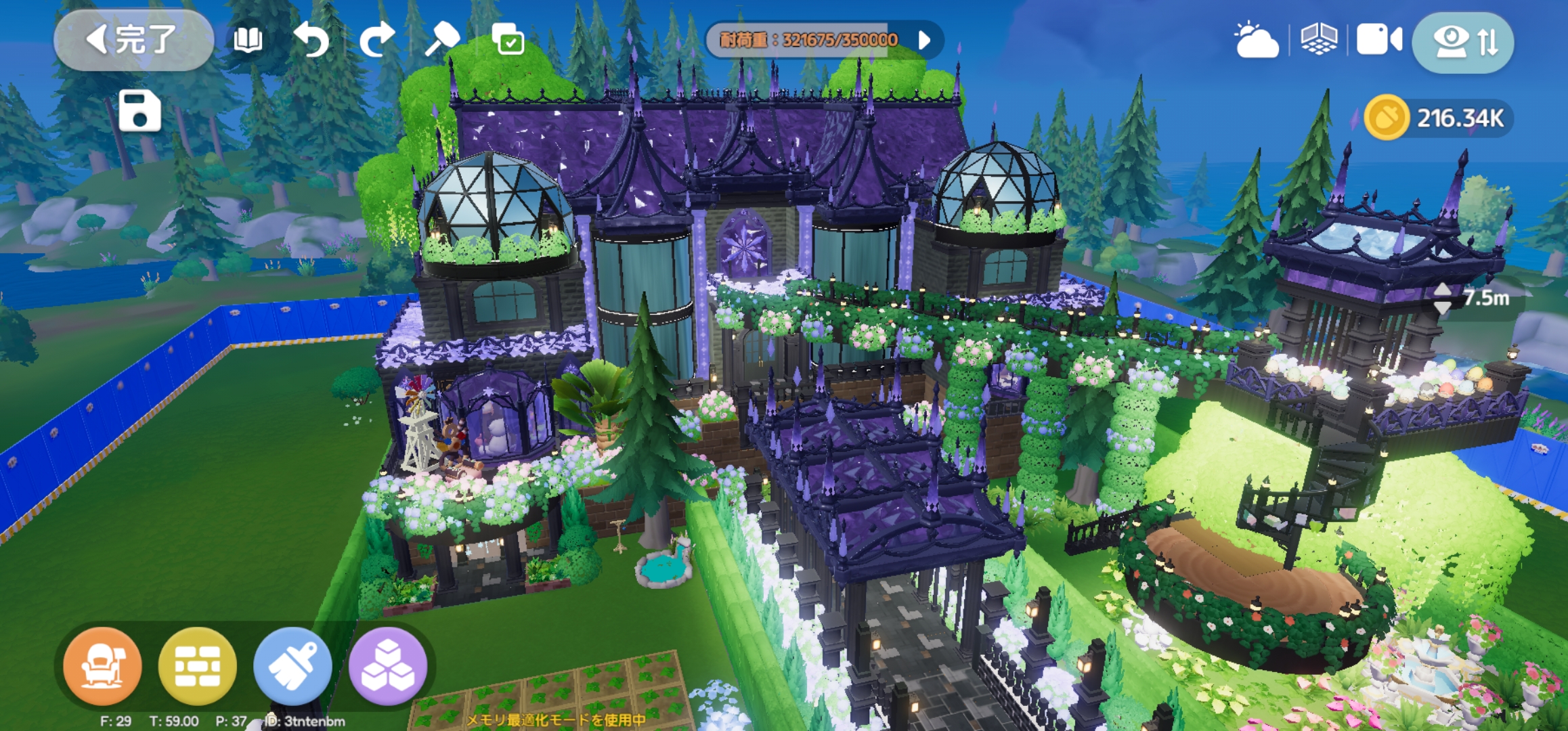The image size is (1568, 731).
Task: Open the purple blocks category
Action: (388, 666)
